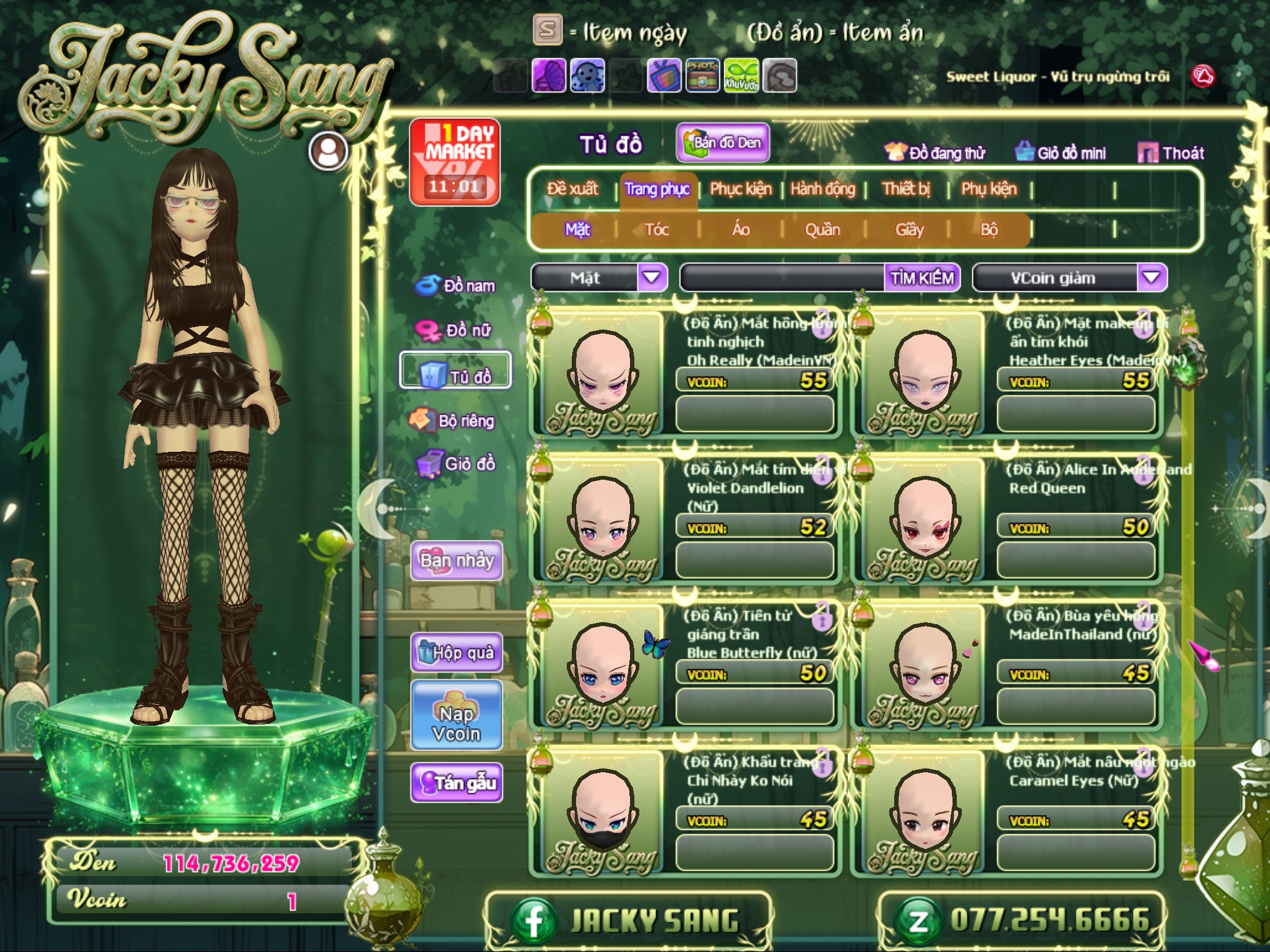Click the TÌM KIẾM search button

point(922,278)
